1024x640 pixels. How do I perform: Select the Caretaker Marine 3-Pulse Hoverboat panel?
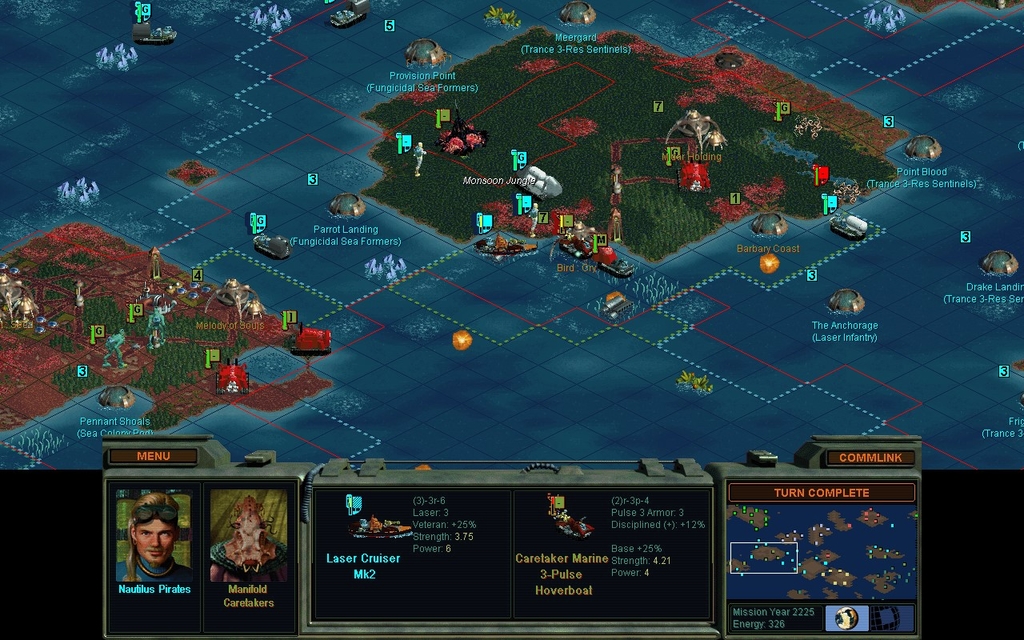[611, 553]
